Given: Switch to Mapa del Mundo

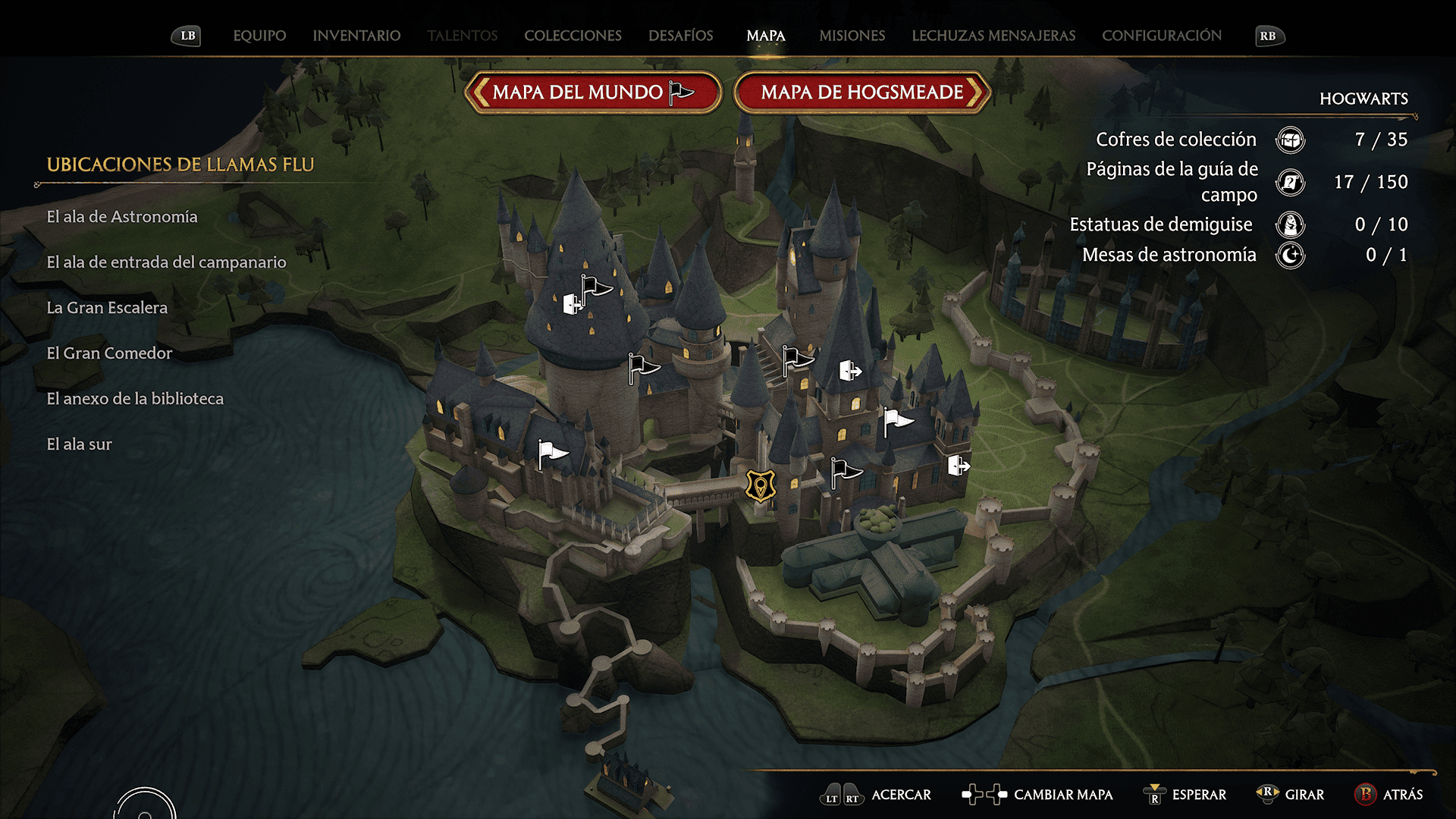Looking at the screenshot, I should click(593, 93).
